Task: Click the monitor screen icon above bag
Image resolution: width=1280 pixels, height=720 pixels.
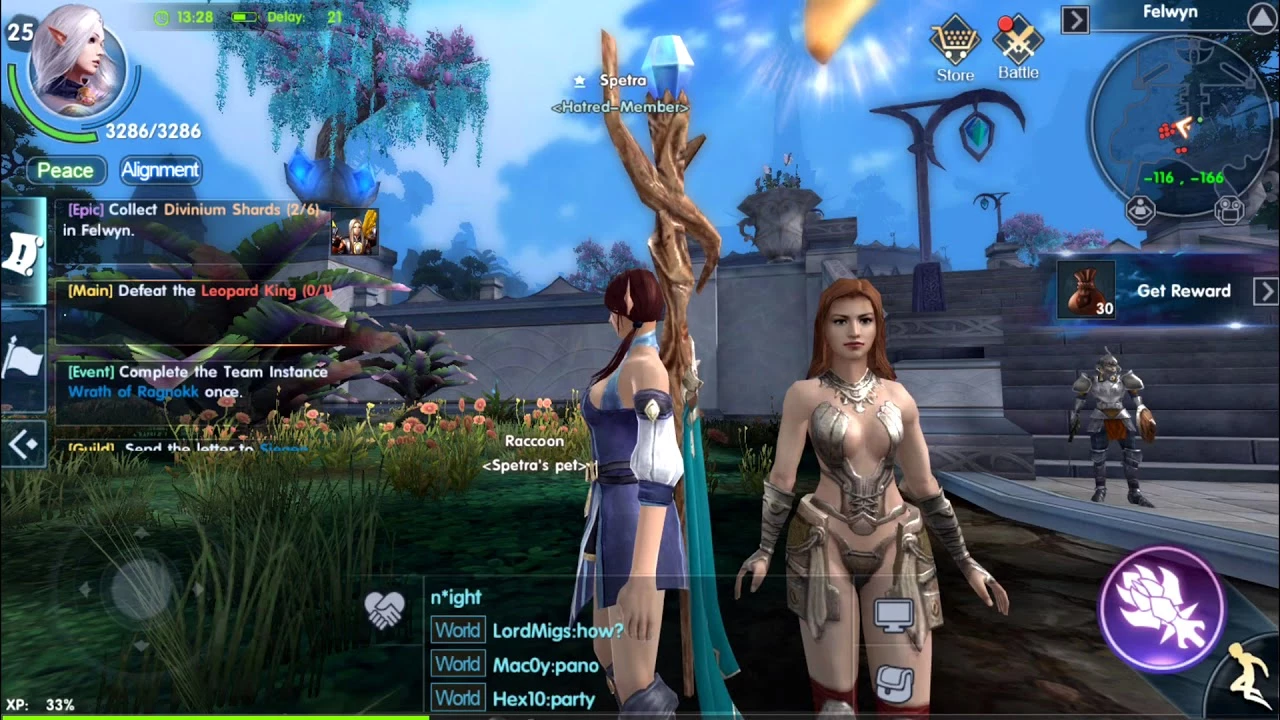Action: click(x=893, y=614)
